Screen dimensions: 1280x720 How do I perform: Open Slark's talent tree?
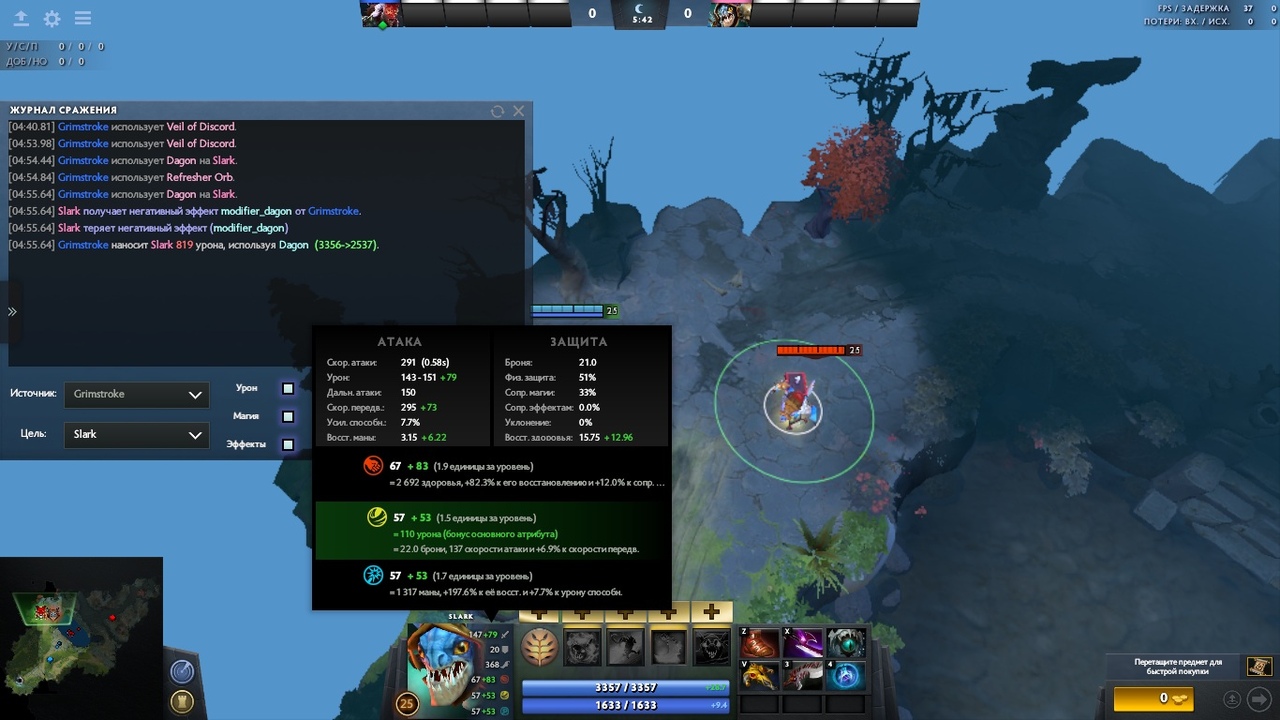(540, 647)
